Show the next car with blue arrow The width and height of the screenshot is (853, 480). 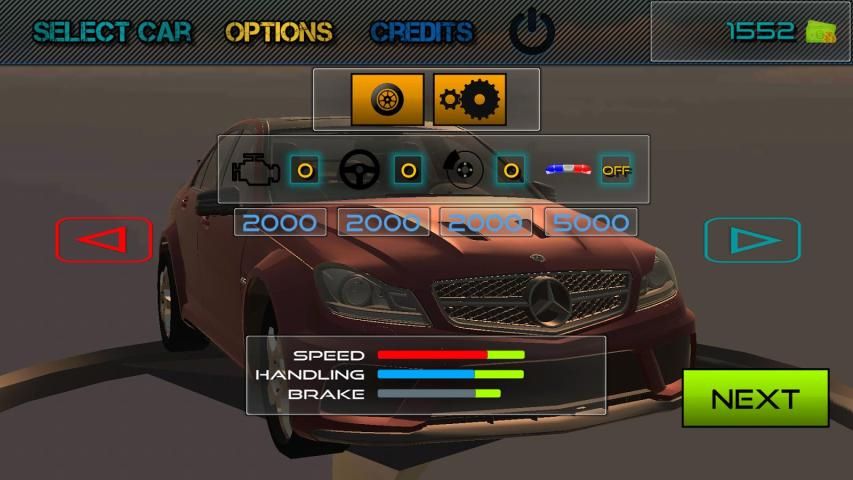[753, 240]
